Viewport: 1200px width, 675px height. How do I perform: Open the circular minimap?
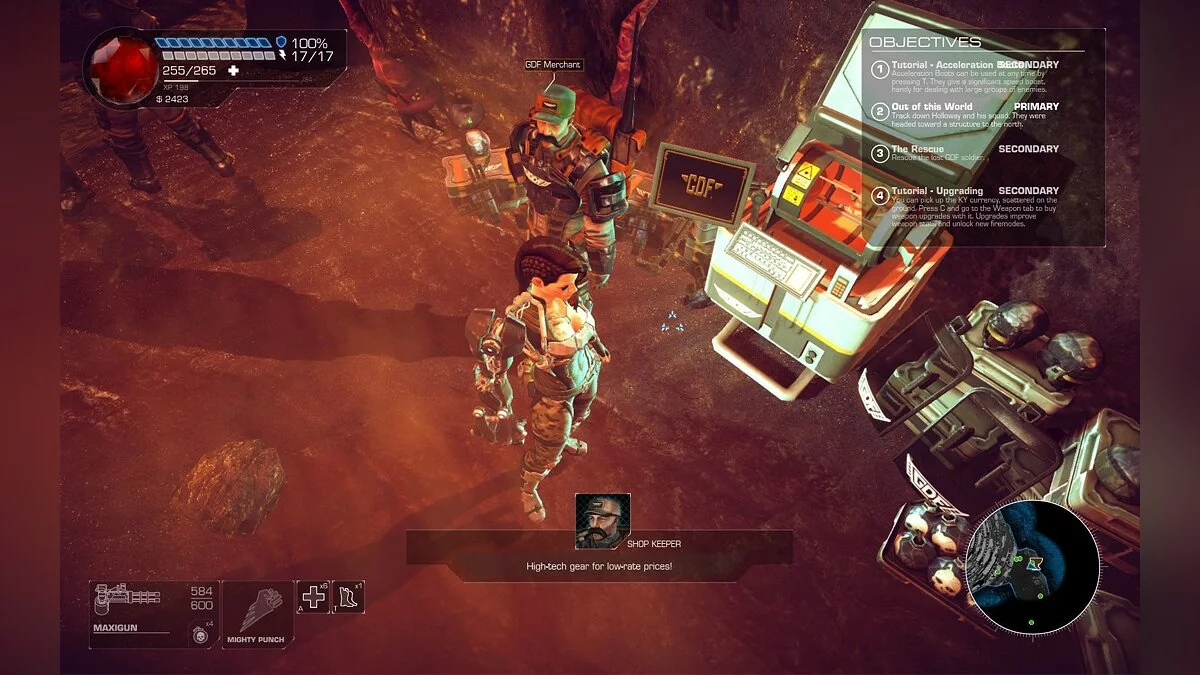click(x=1033, y=567)
